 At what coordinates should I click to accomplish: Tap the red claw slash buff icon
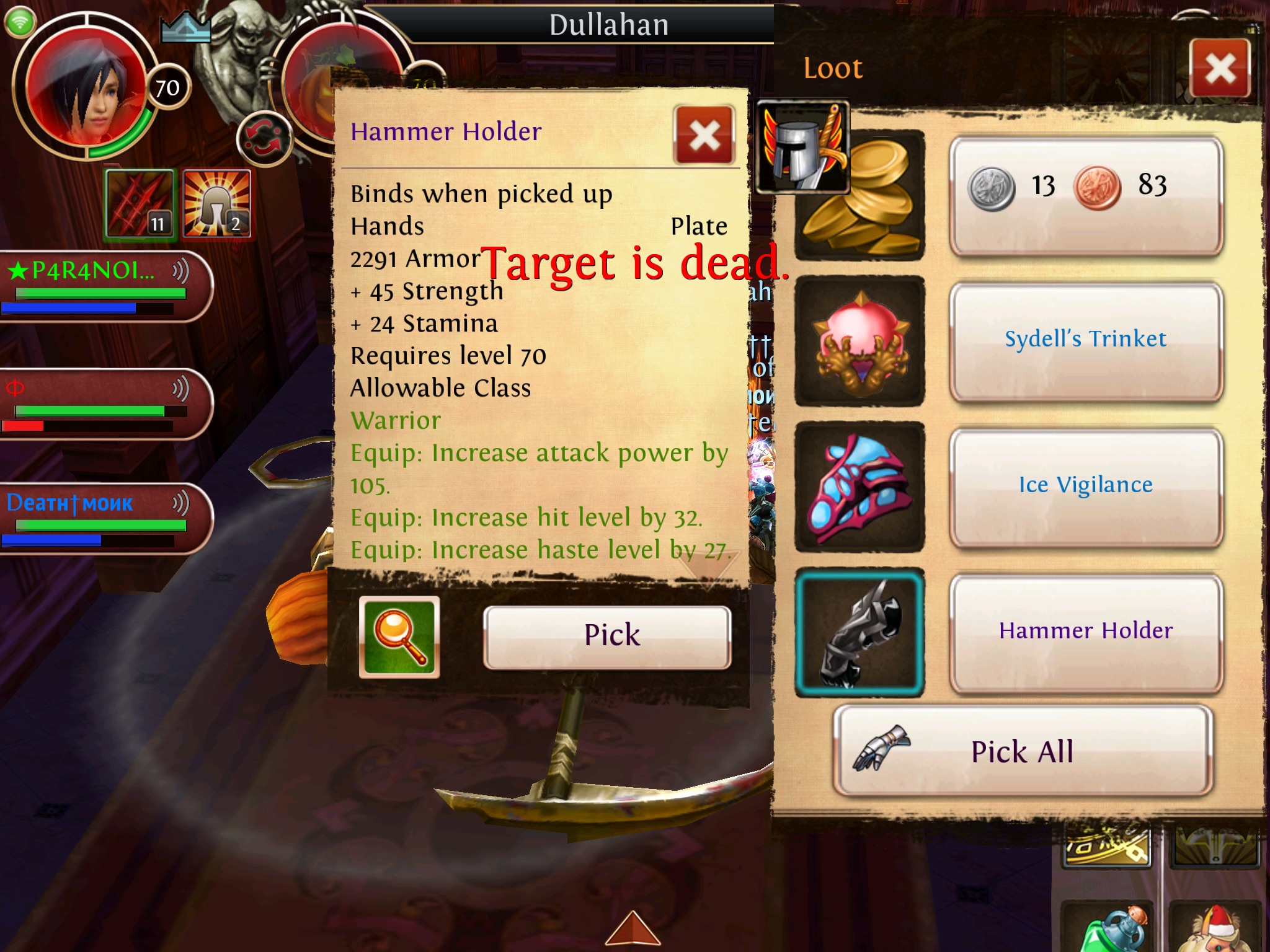[x=140, y=204]
